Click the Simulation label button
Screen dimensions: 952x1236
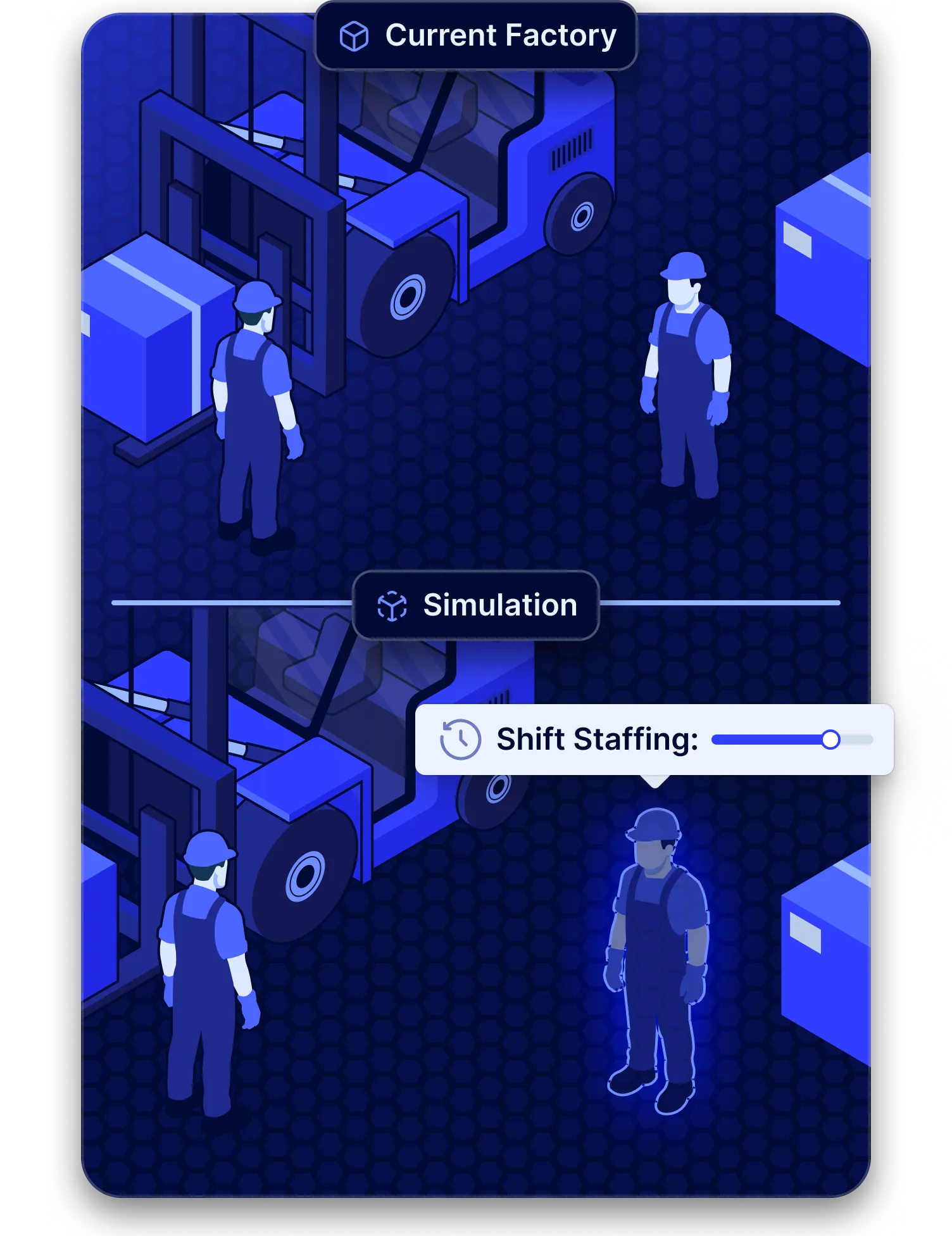(x=500, y=605)
